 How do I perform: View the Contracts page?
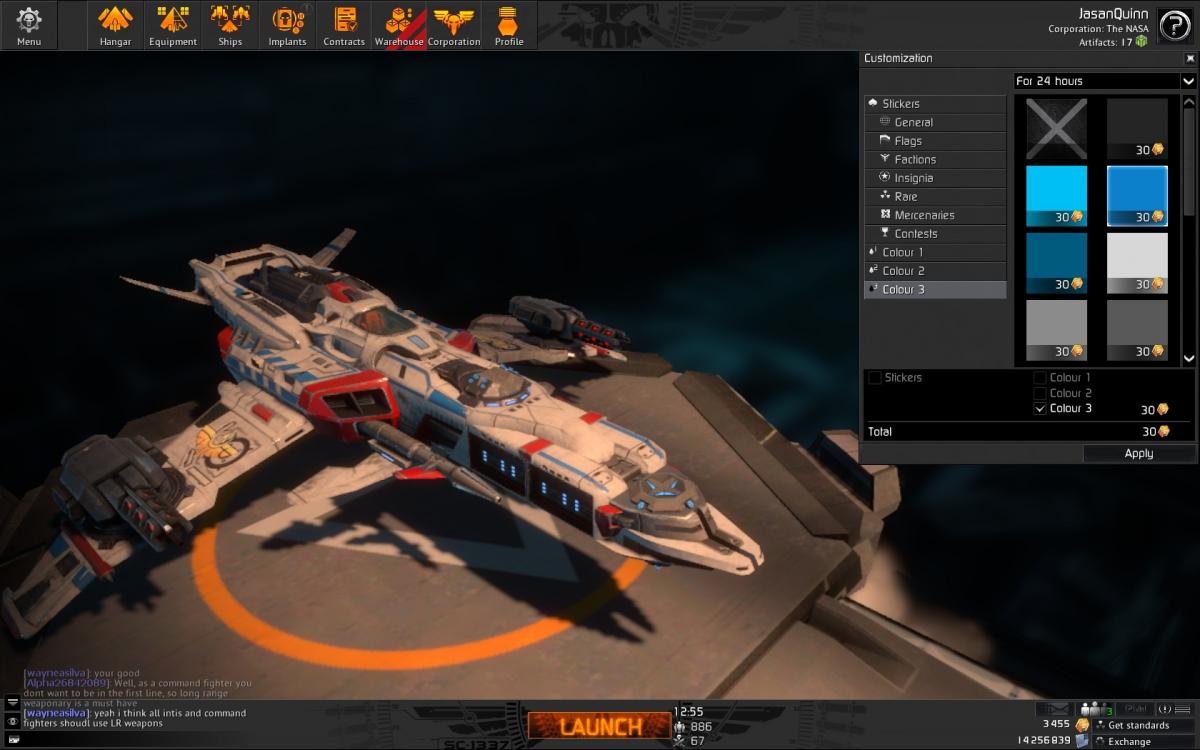pos(344,25)
